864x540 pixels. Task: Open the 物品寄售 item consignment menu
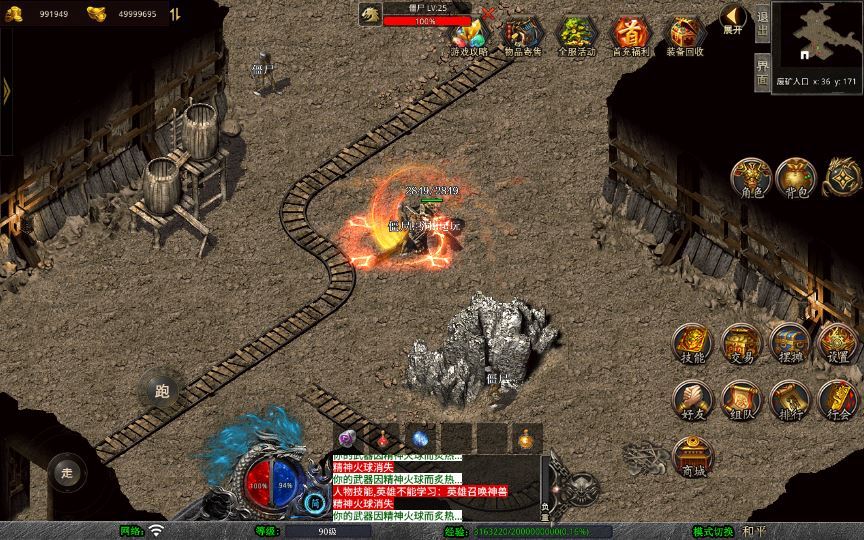[x=522, y=36]
